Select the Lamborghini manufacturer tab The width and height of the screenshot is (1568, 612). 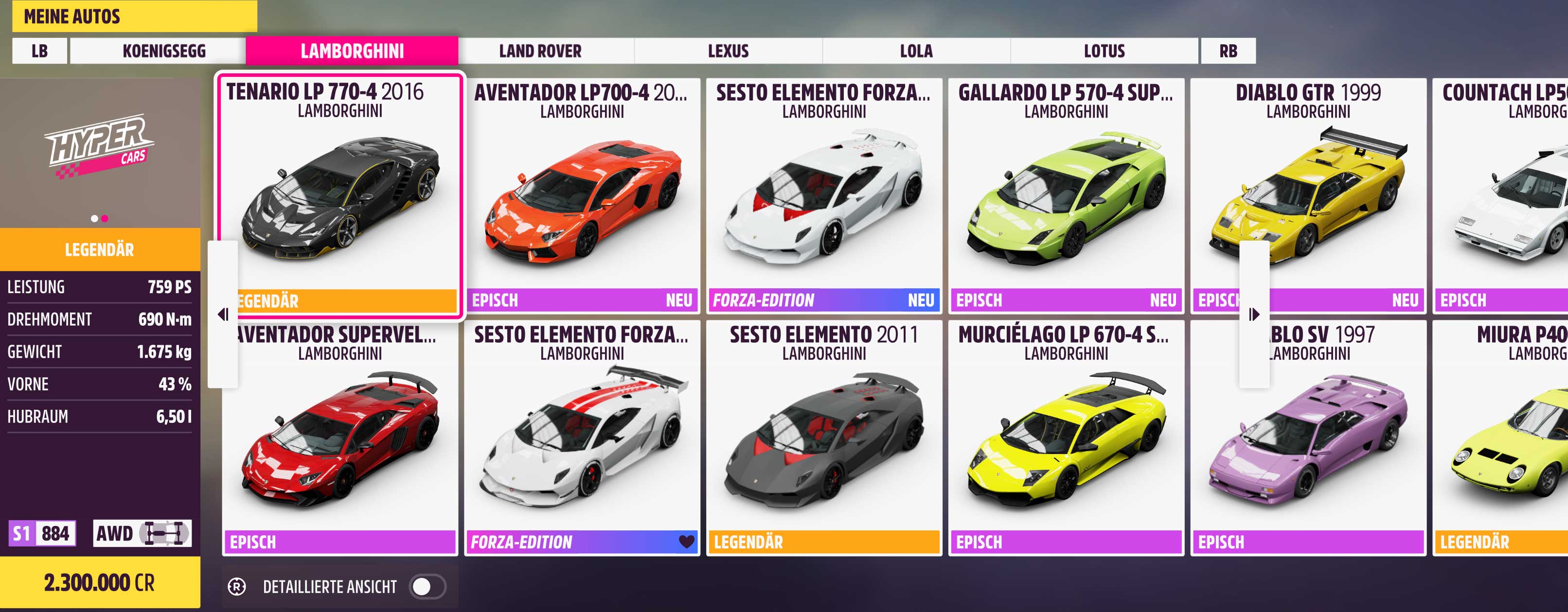352,51
